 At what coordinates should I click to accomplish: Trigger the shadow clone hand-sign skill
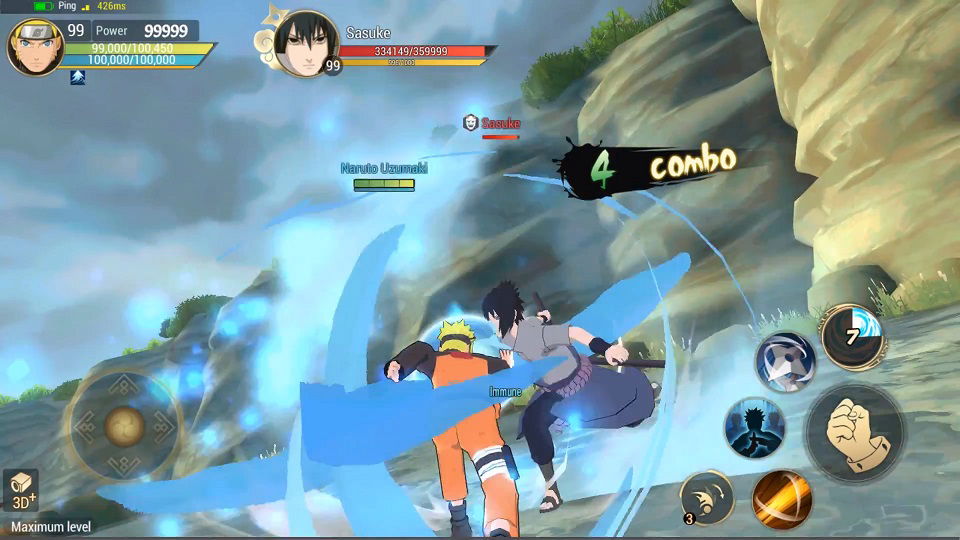click(754, 428)
